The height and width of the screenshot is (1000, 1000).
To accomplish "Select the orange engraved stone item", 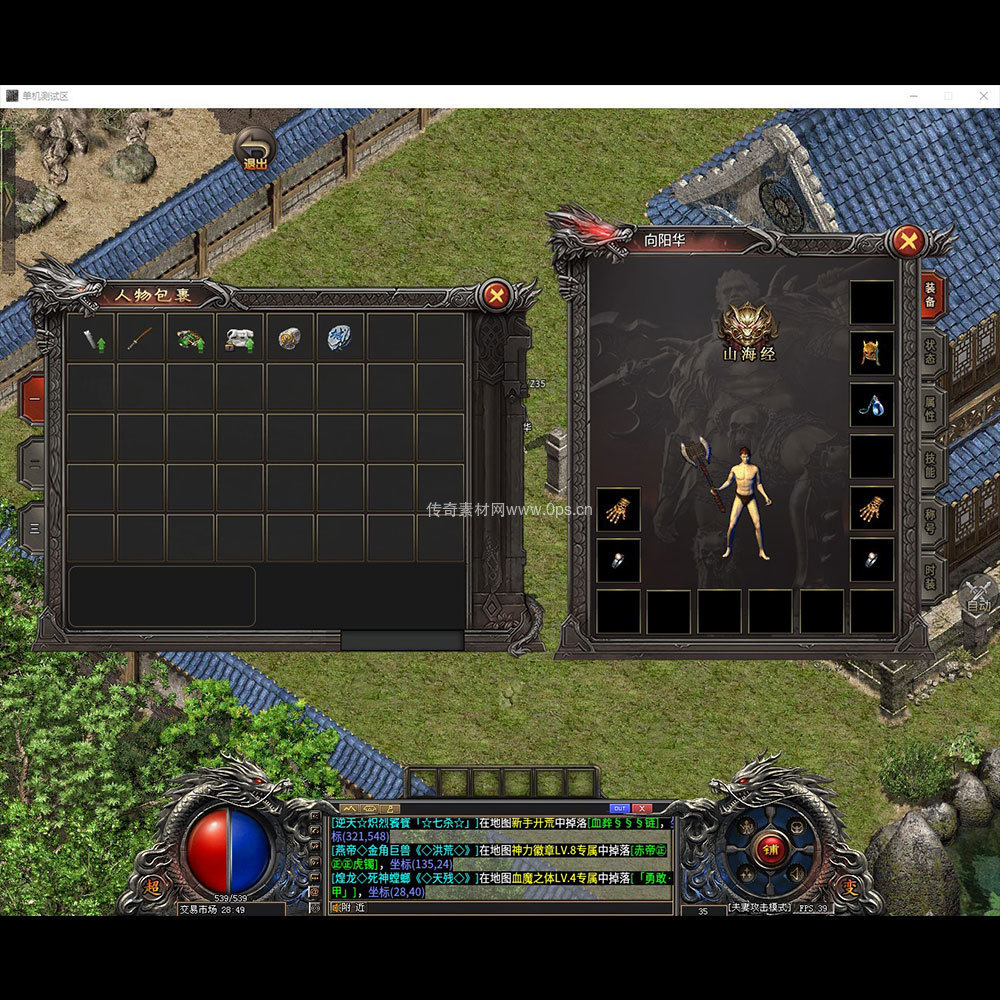I will pyautogui.click(x=290, y=338).
